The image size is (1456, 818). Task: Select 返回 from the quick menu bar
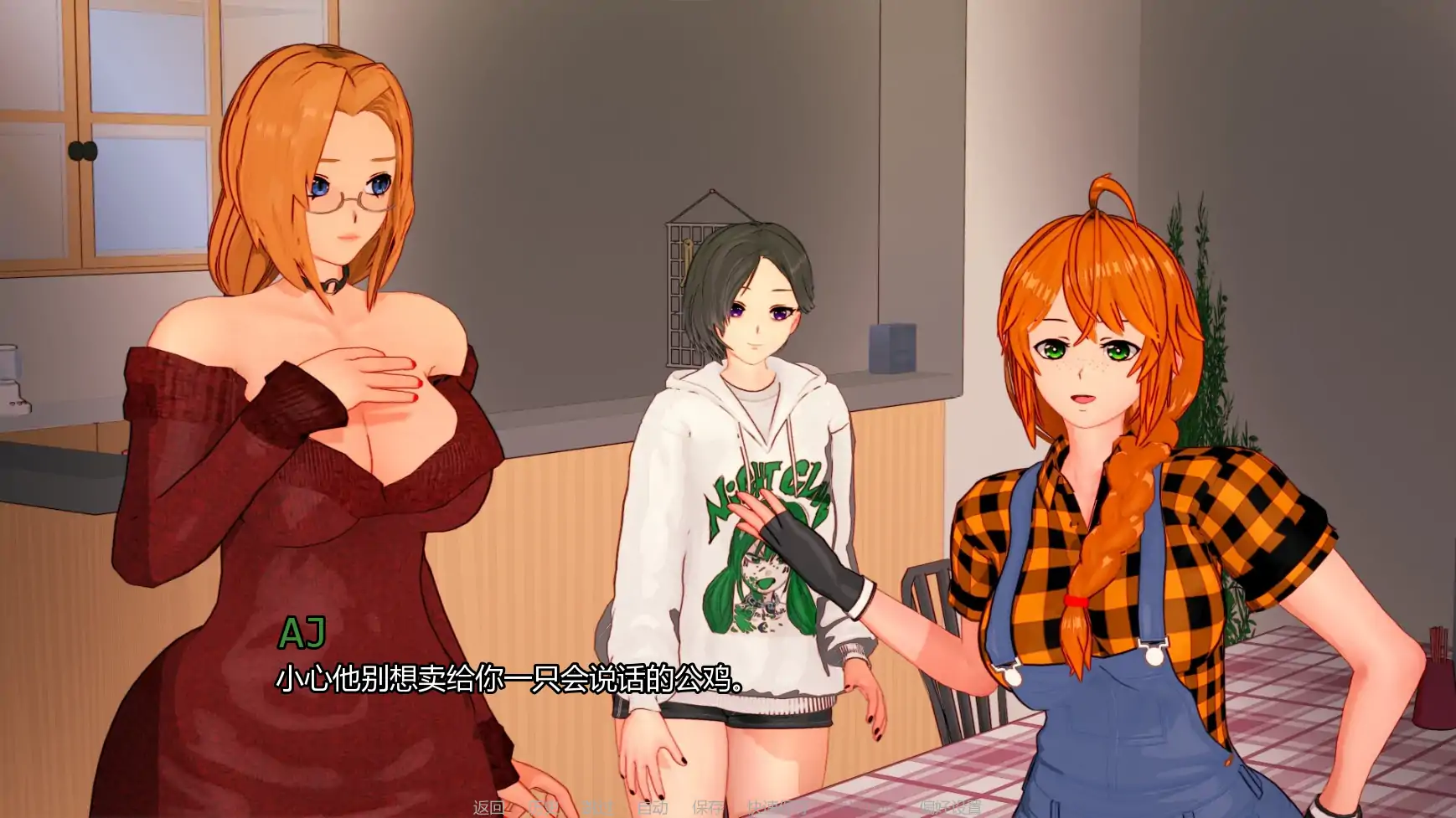pyautogui.click(x=488, y=806)
